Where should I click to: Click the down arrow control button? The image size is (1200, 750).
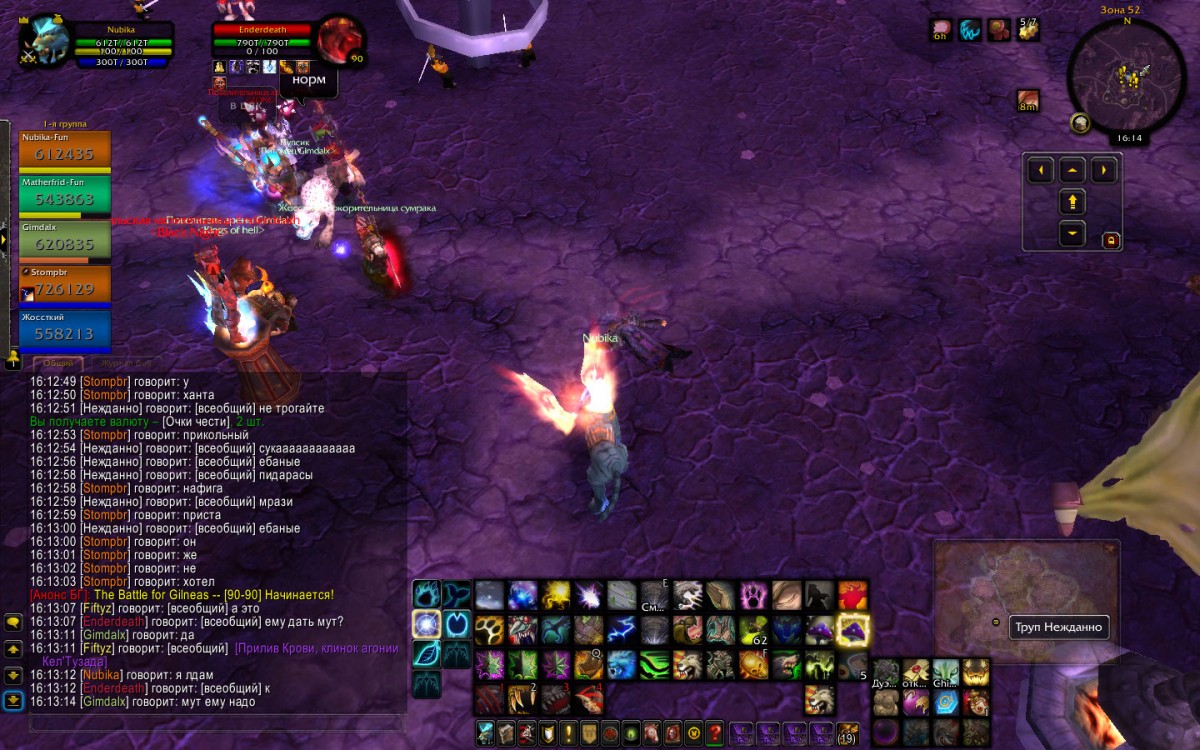tap(1072, 235)
